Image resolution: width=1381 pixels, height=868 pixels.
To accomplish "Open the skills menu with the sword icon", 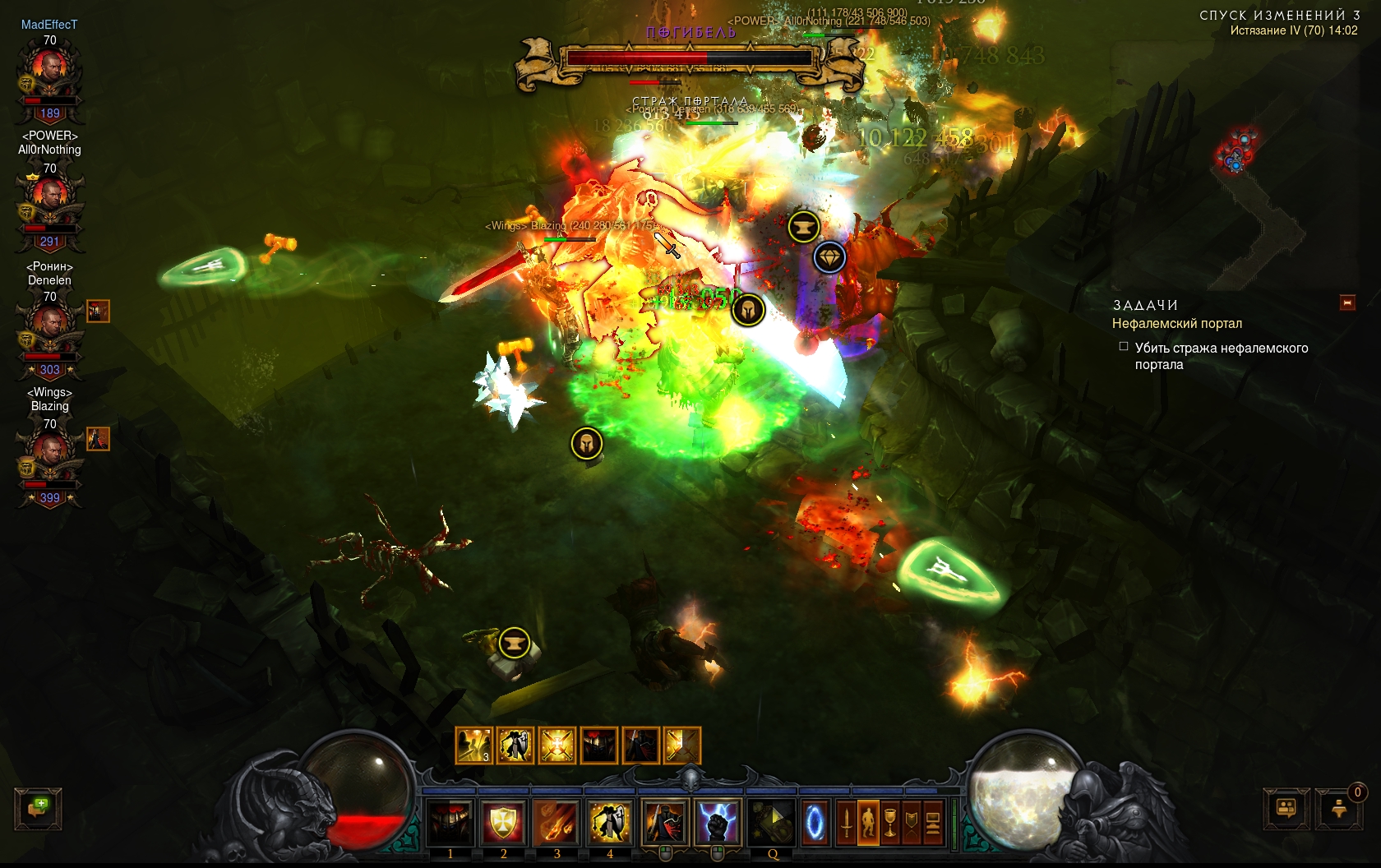I will click(846, 822).
